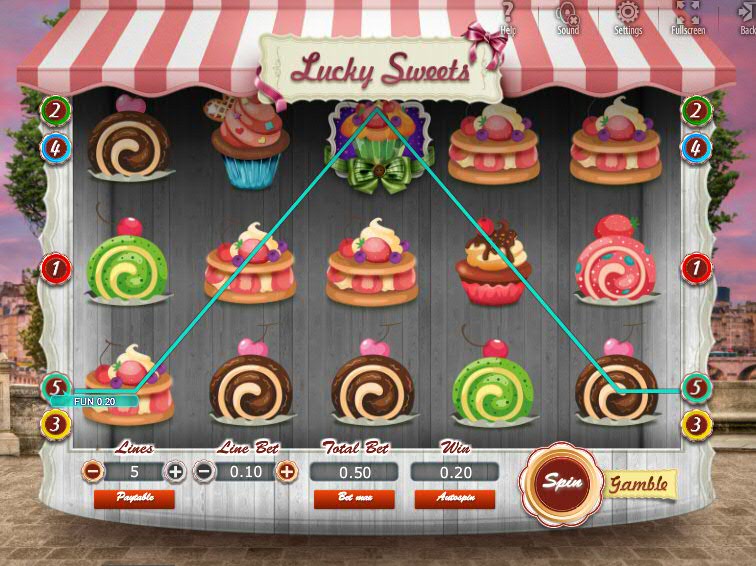This screenshot has width=756, height=566.
Task: Toggle the Sound icon
Action: [568, 15]
